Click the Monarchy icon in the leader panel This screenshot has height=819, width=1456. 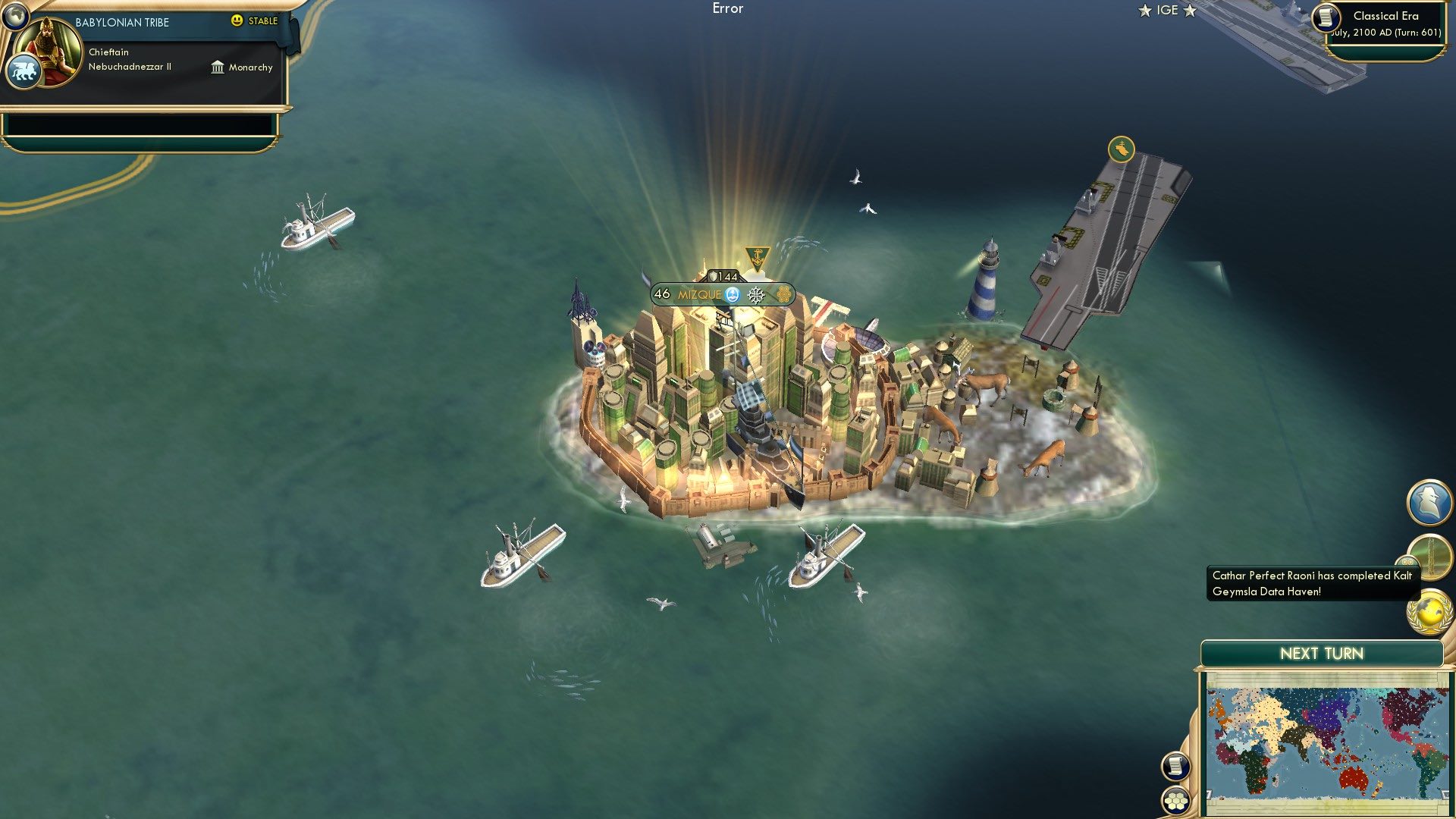(x=216, y=67)
